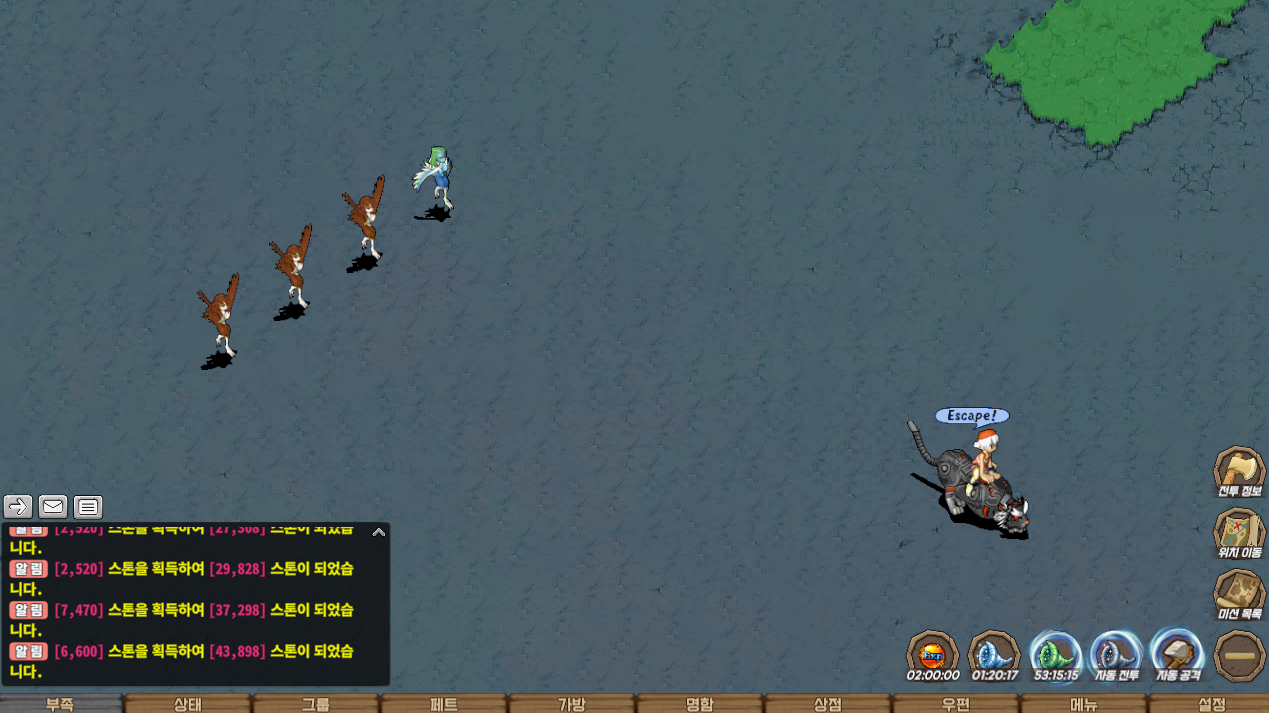Collapse the side icons with the minus button
1269x713 pixels.
point(1239,656)
